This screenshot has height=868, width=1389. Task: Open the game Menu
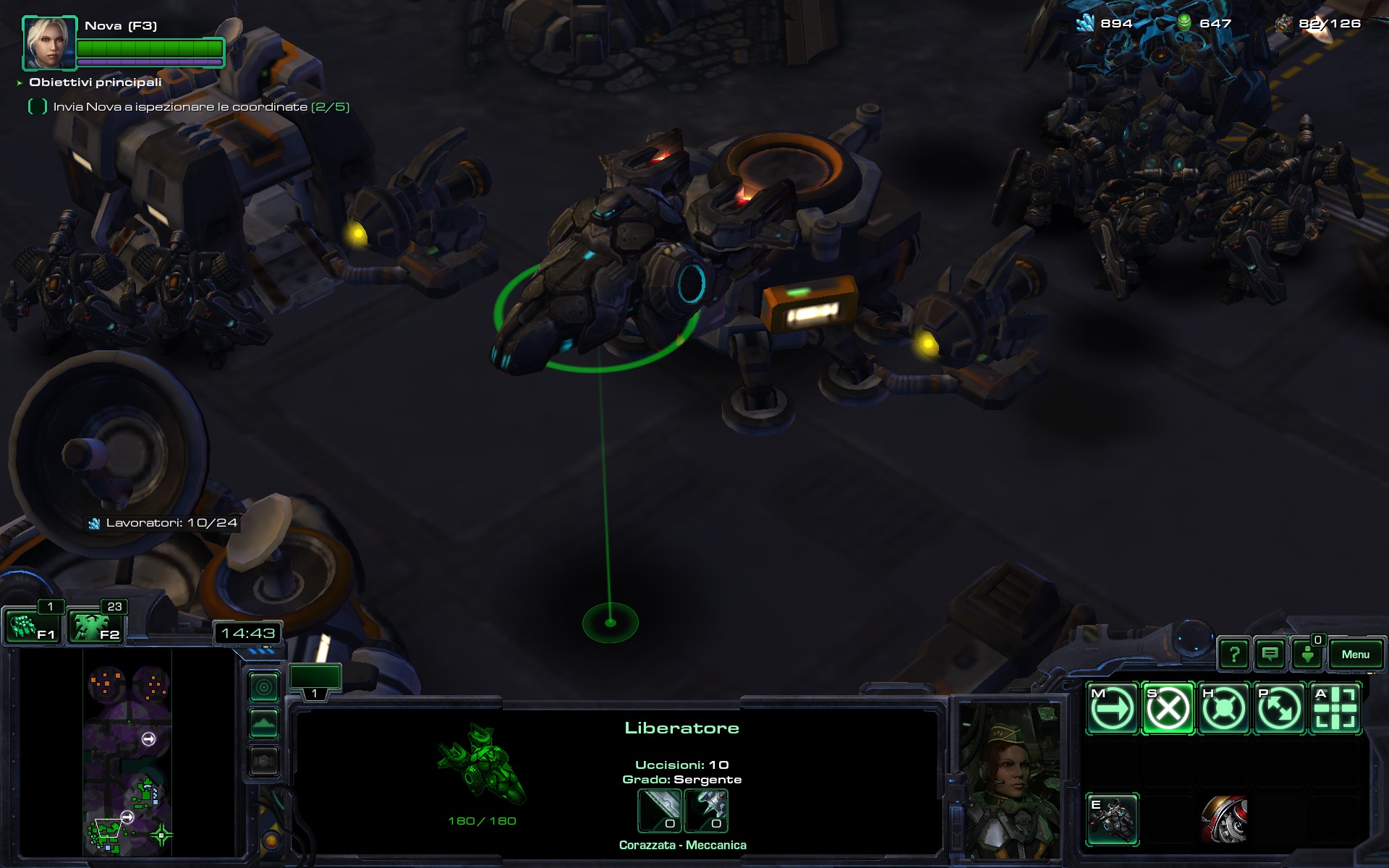tap(1355, 655)
